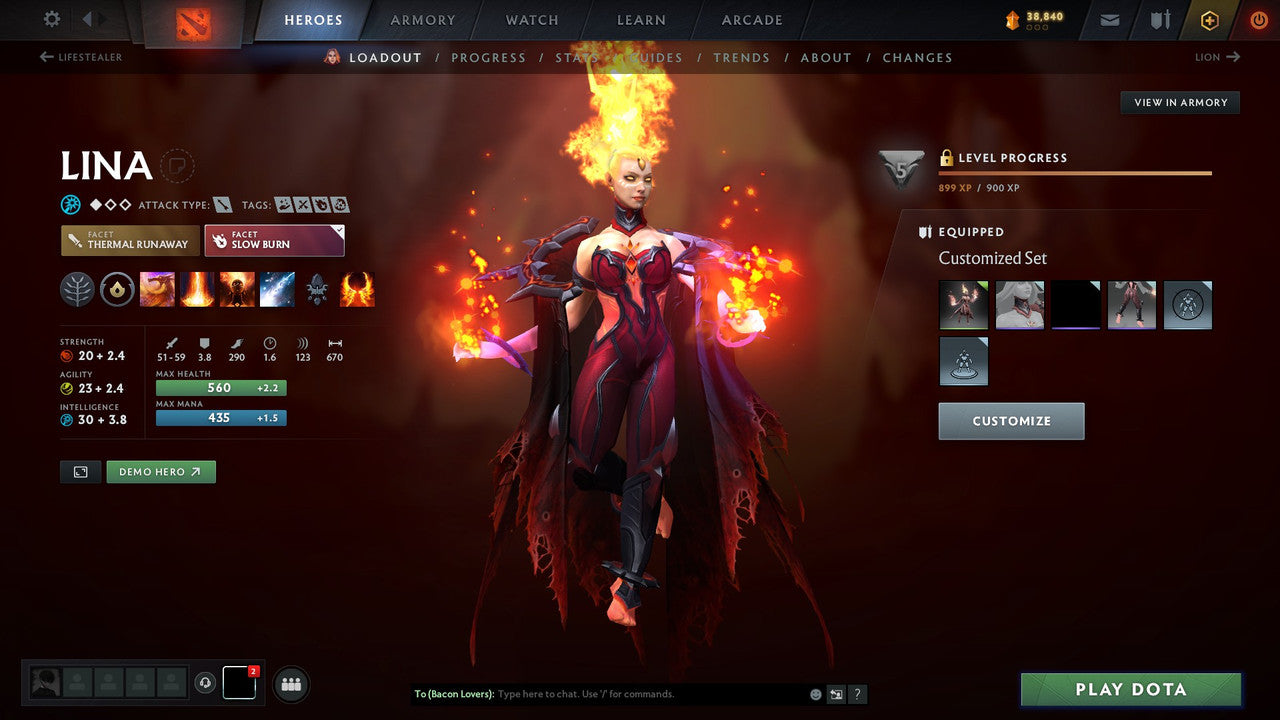Switch to the ARCADE tab
The image size is (1280, 720).
[x=751, y=20]
